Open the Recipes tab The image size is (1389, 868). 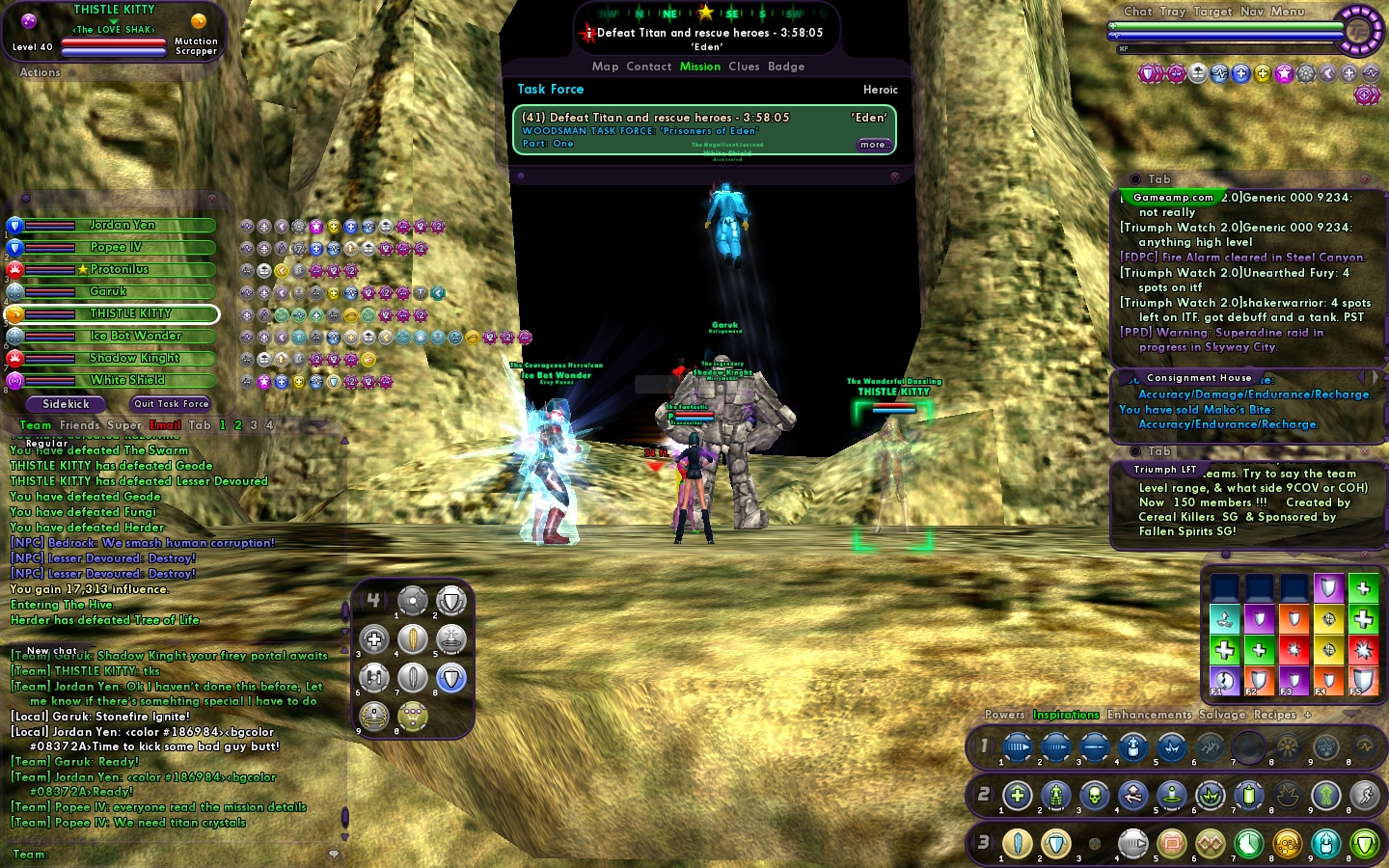point(1274,715)
